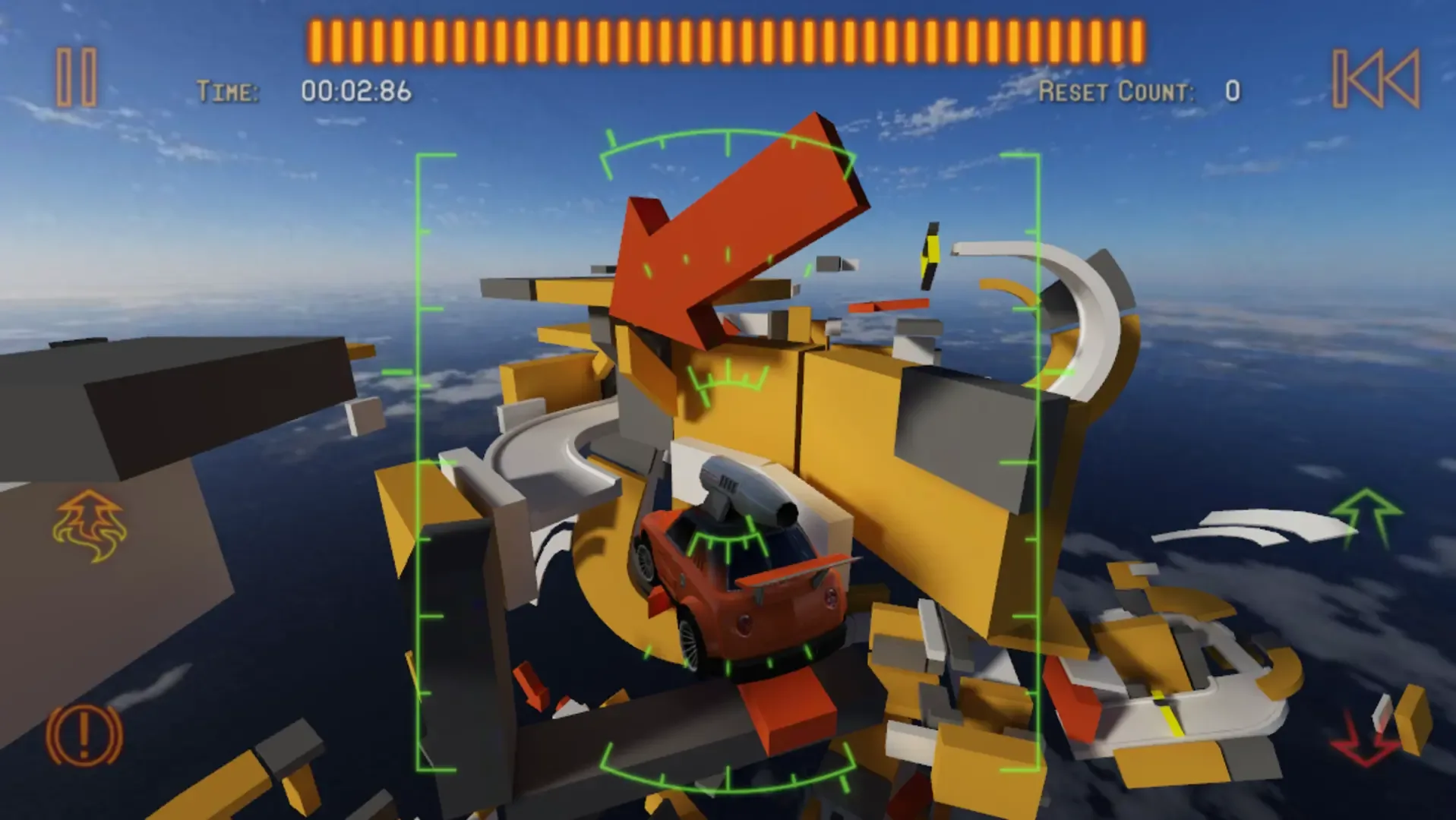Click the orange fuel gauge bar

725,34
